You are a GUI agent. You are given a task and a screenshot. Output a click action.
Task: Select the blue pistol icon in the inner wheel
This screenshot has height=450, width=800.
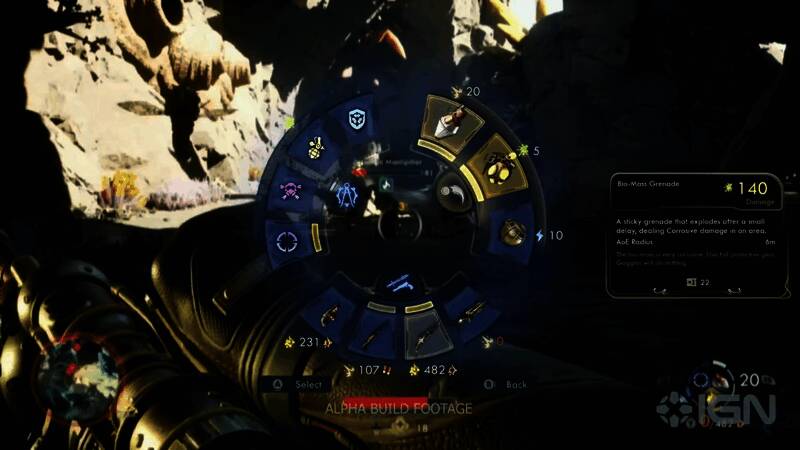[x=399, y=283]
